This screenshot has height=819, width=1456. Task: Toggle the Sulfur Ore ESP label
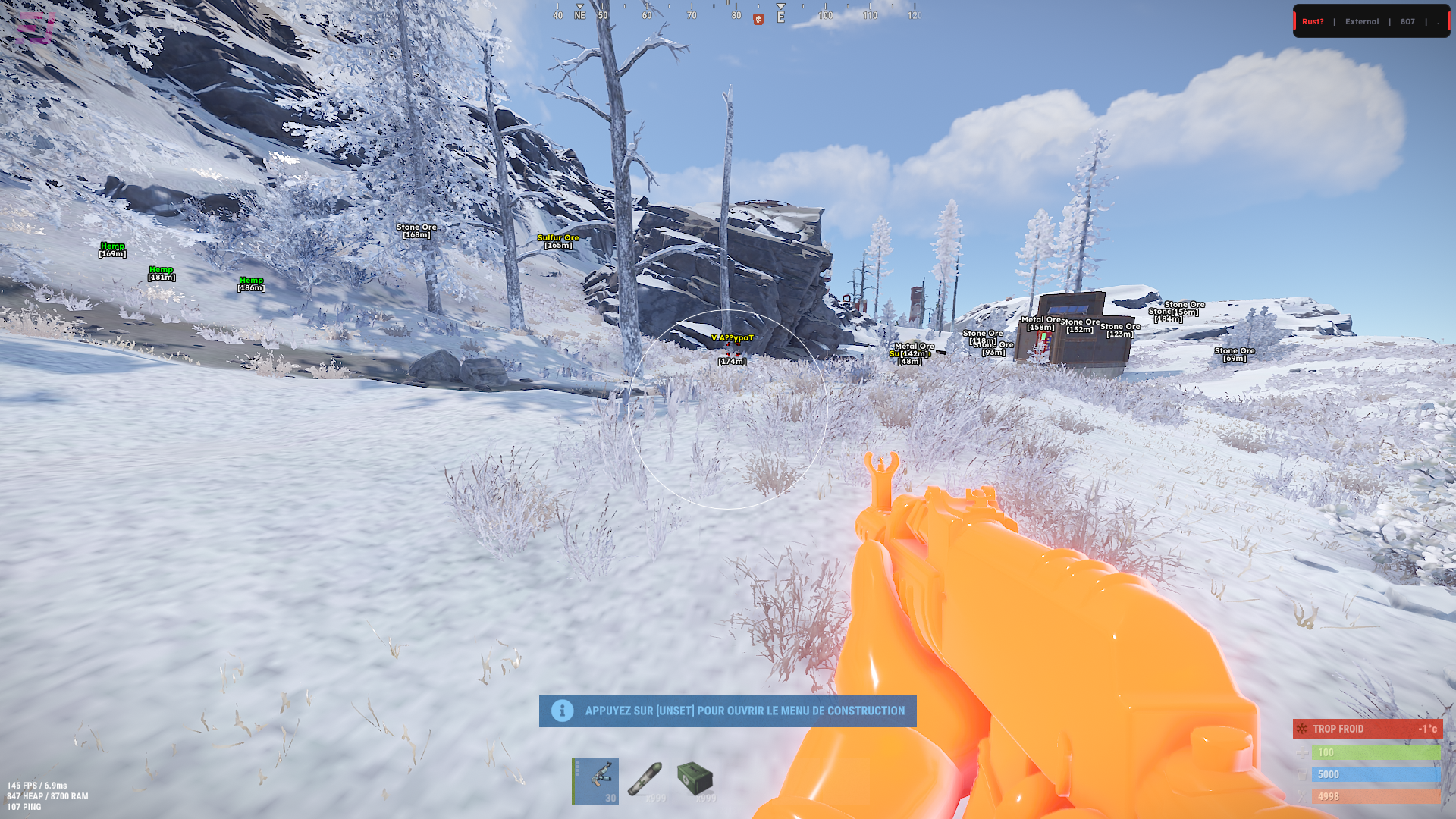coord(557,240)
